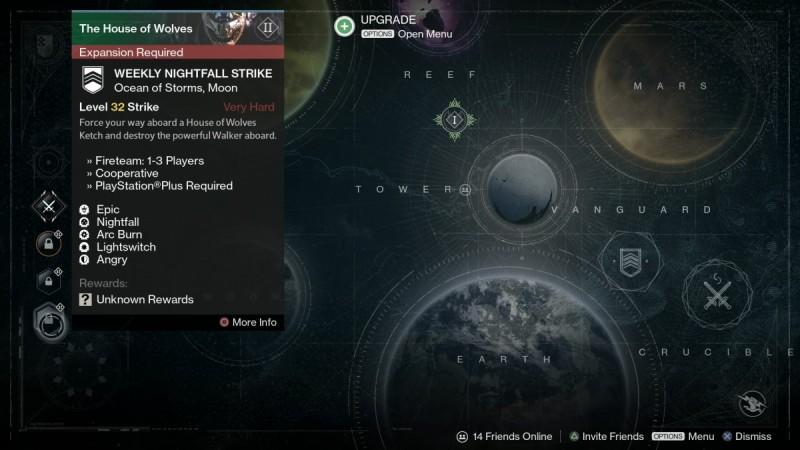
Task: Click the green Upgrade plus button
Action: tap(344, 26)
